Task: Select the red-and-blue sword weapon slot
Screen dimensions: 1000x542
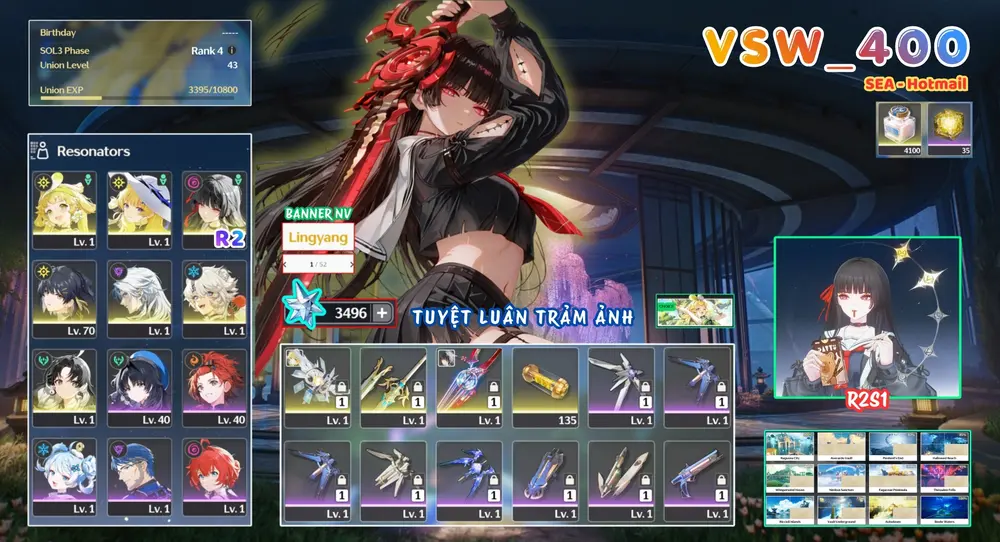Action: coord(469,387)
